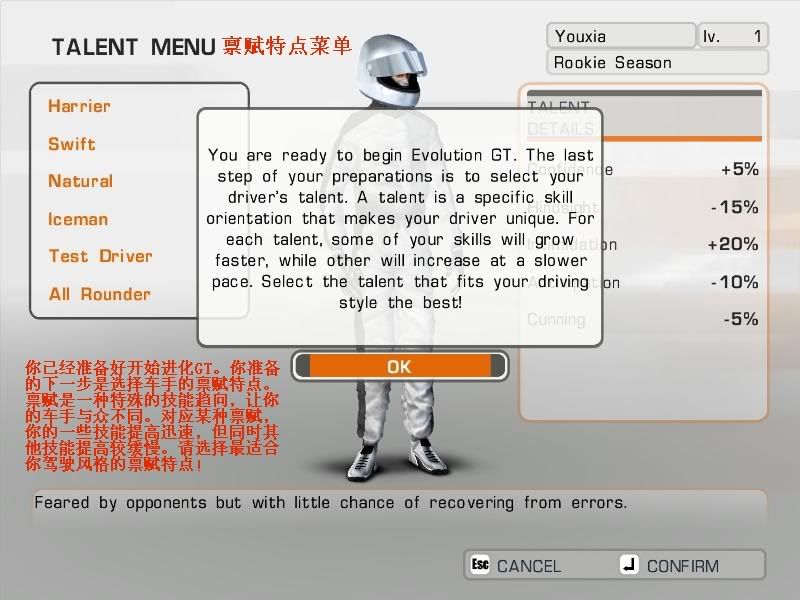
Task: Select the Harrier talent
Action: [x=79, y=106]
